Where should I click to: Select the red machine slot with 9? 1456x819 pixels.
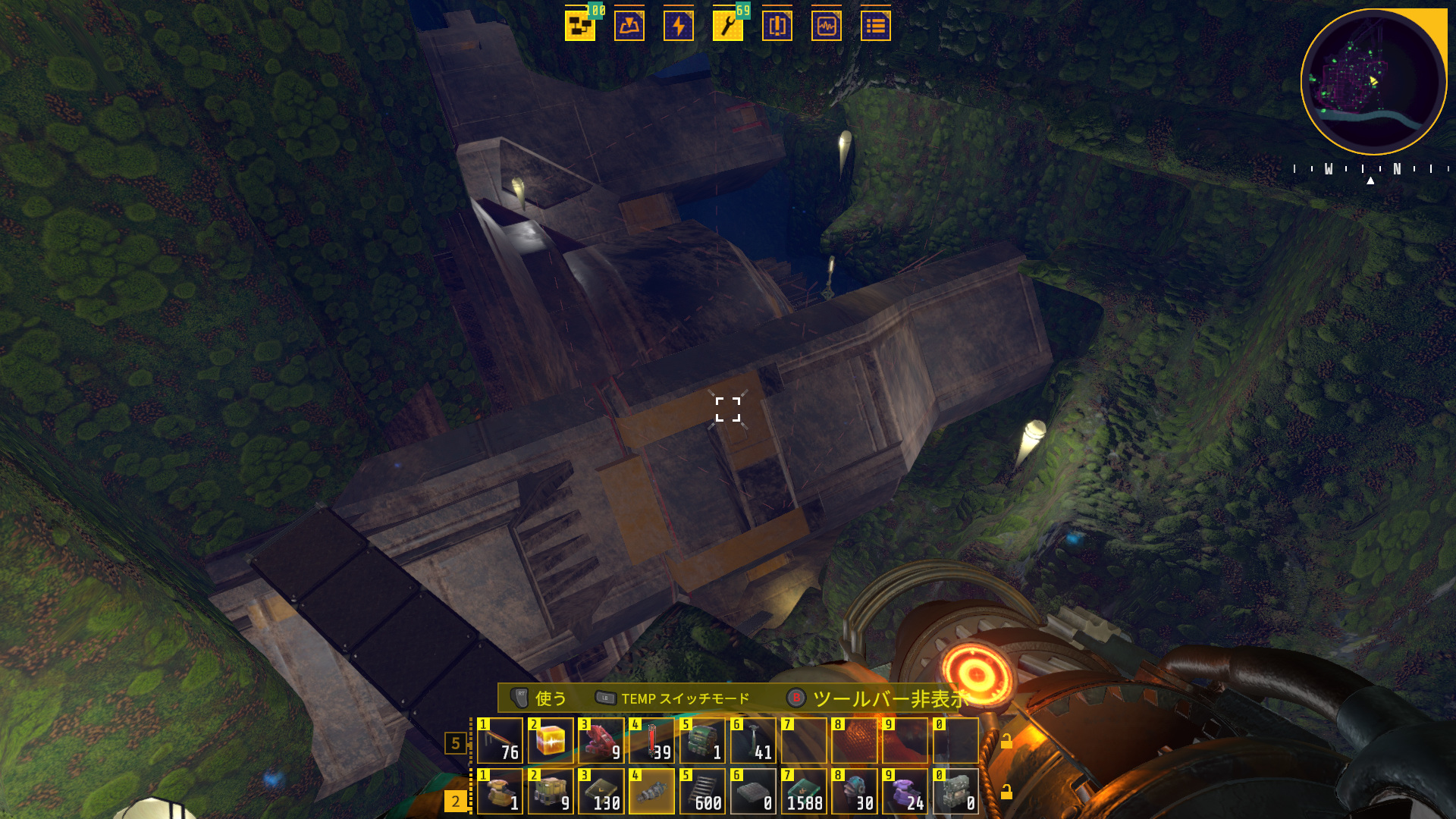601,740
